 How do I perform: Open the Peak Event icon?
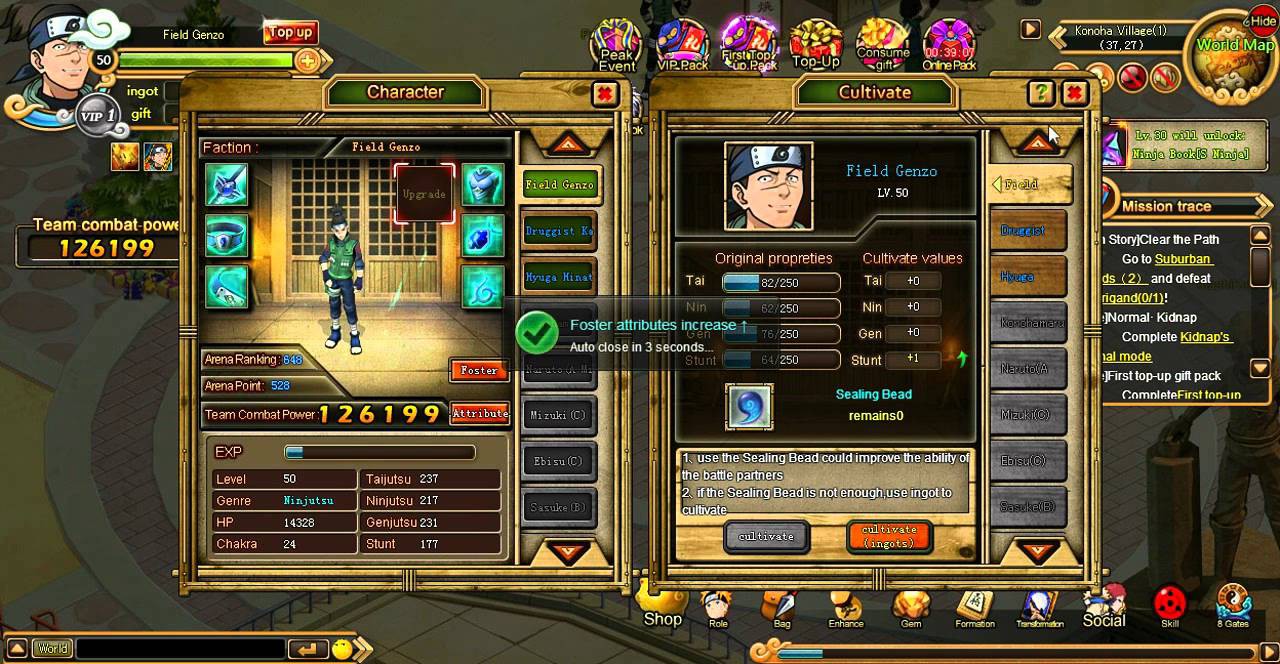[x=617, y=46]
